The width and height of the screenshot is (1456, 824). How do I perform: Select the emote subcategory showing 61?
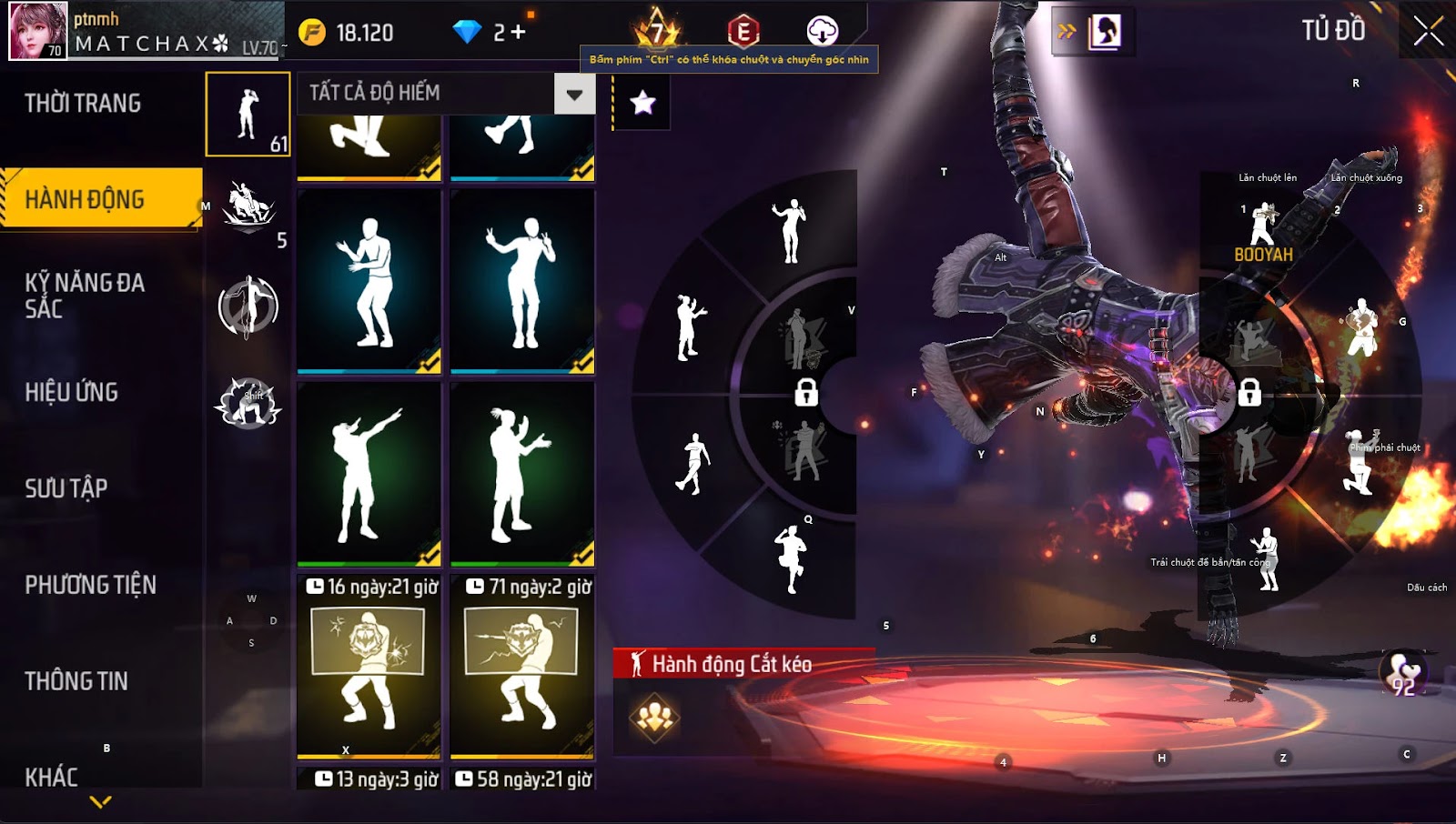pos(248,115)
